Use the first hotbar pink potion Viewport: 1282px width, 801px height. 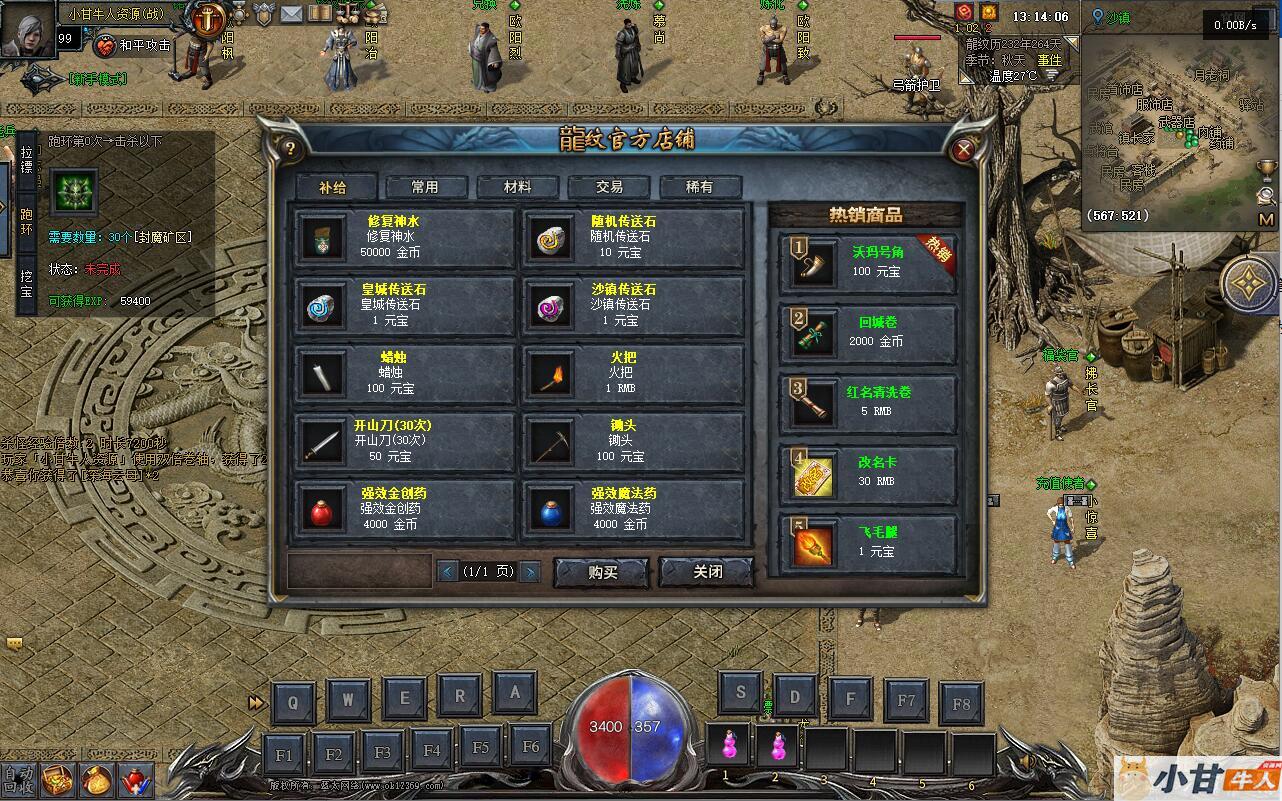click(x=728, y=747)
